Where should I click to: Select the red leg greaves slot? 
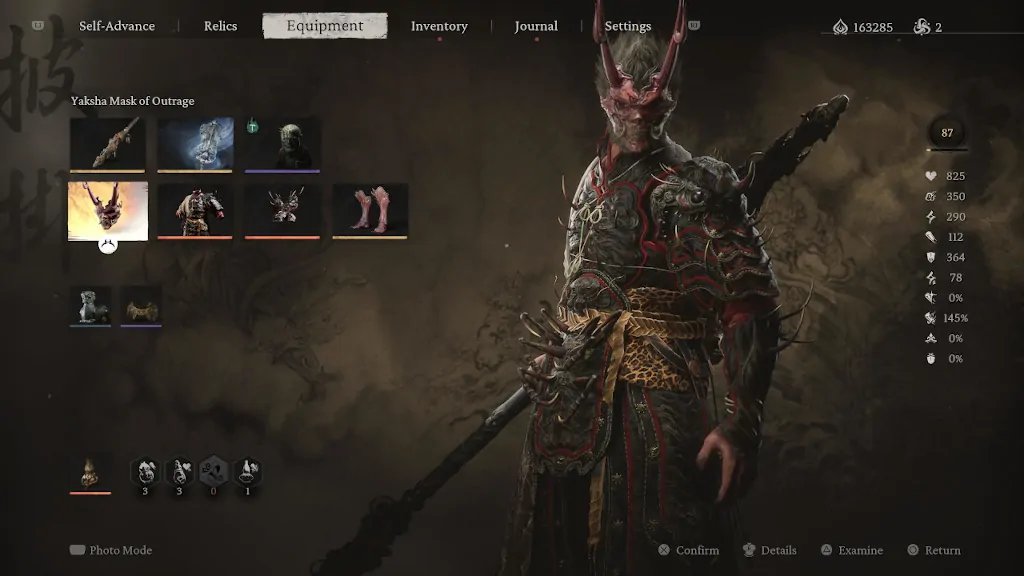coord(370,210)
